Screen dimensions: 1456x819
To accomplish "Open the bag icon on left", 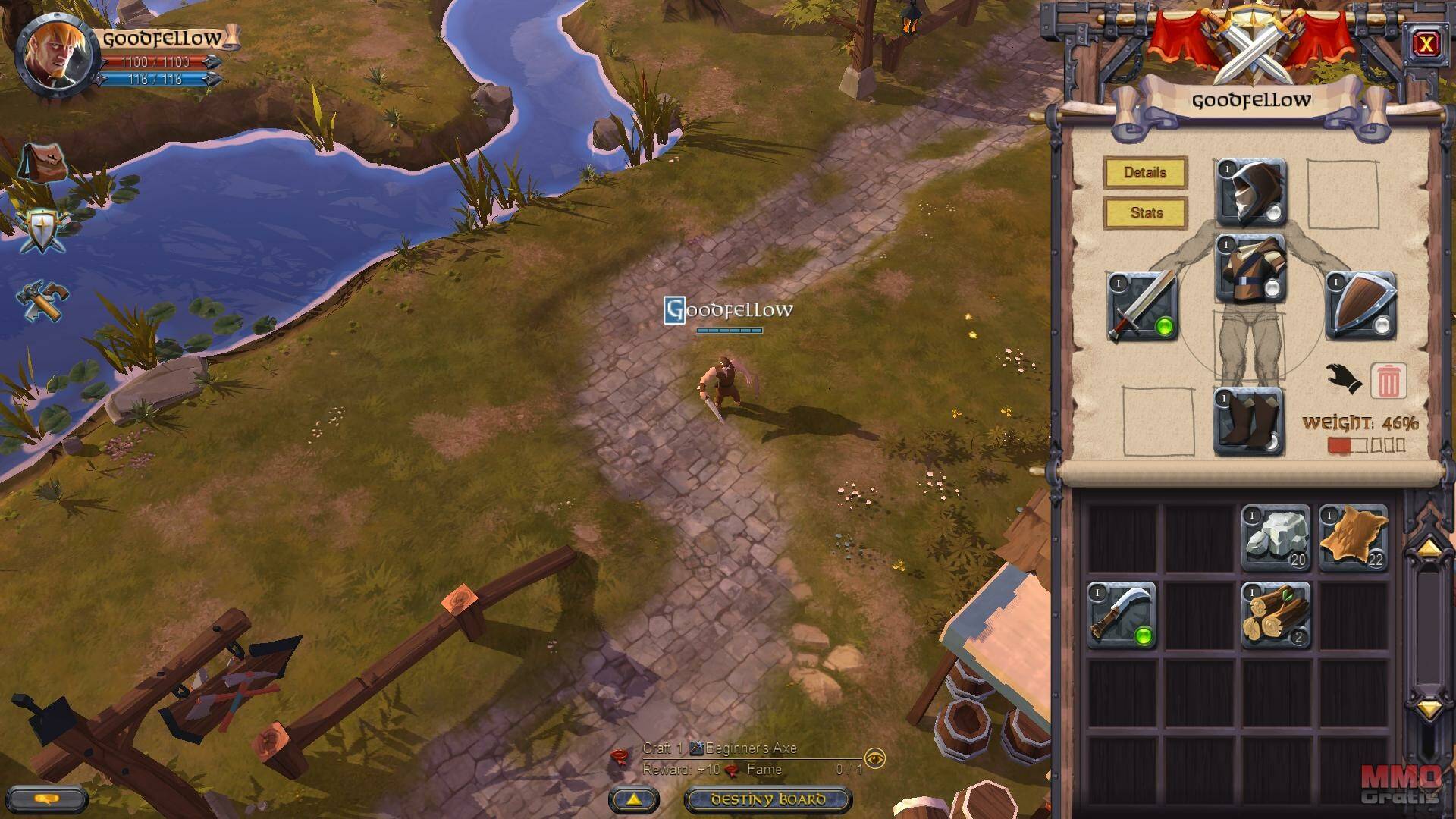I will coord(42,162).
